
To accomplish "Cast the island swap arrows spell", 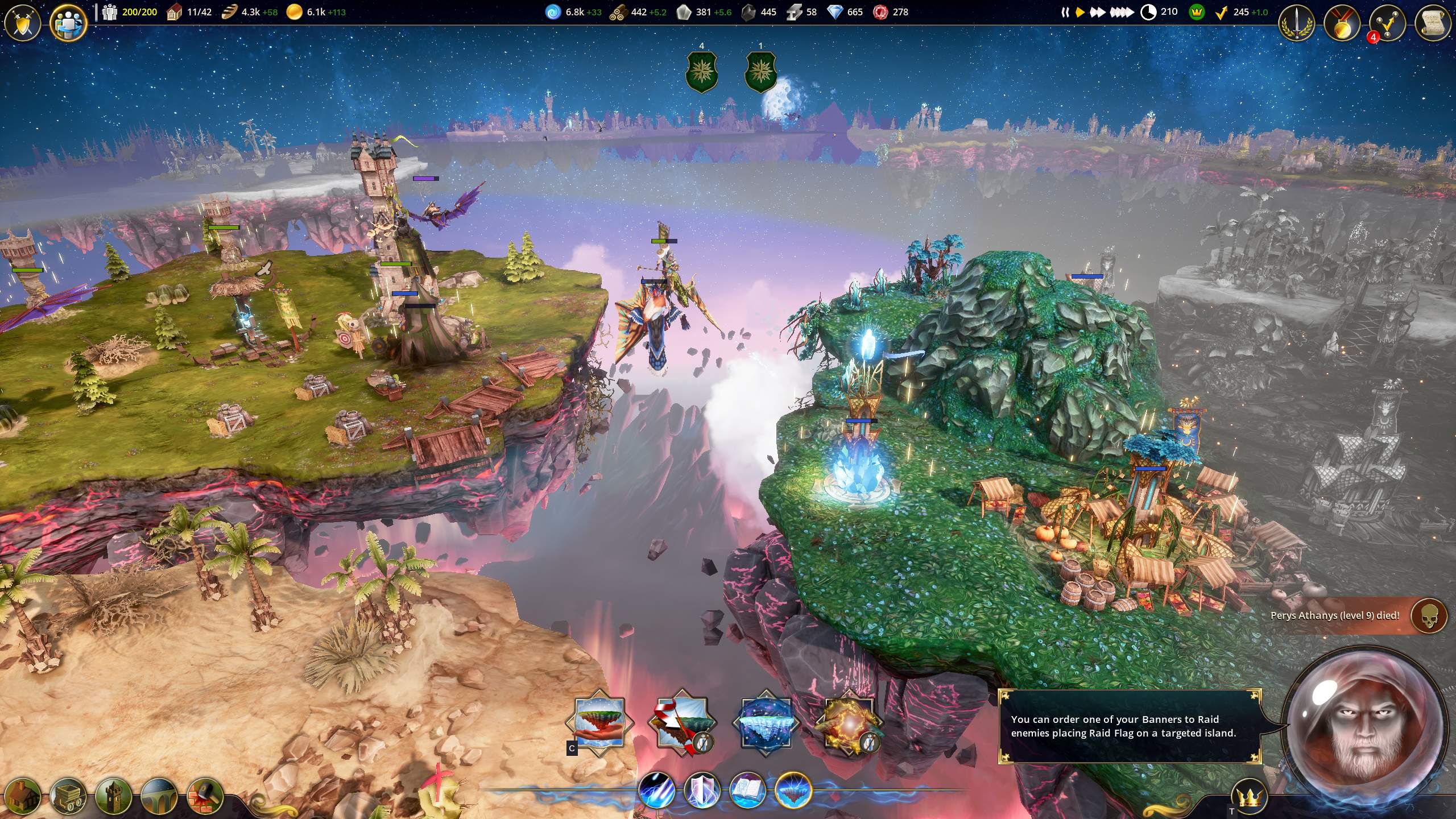I will [682, 723].
